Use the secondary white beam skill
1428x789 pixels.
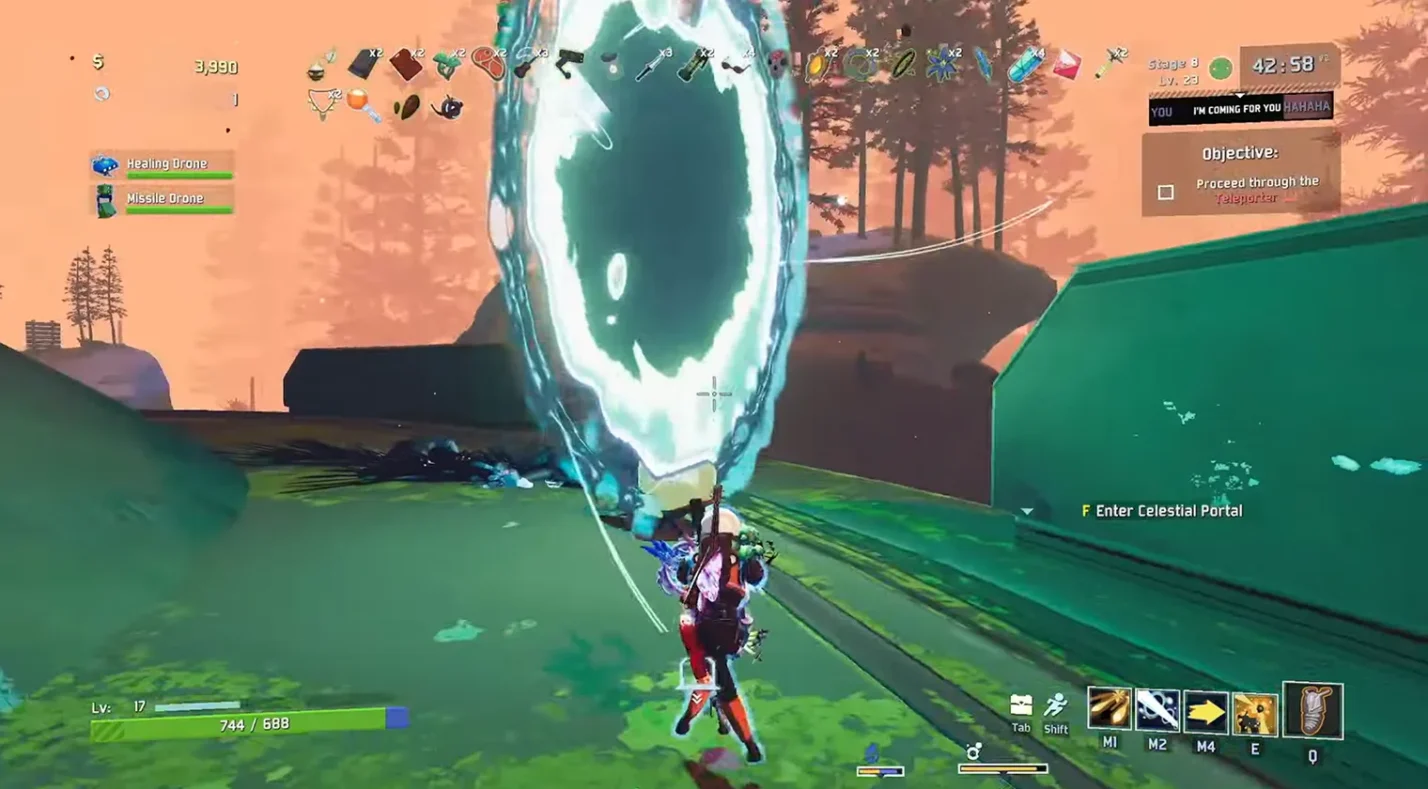pos(1157,710)
